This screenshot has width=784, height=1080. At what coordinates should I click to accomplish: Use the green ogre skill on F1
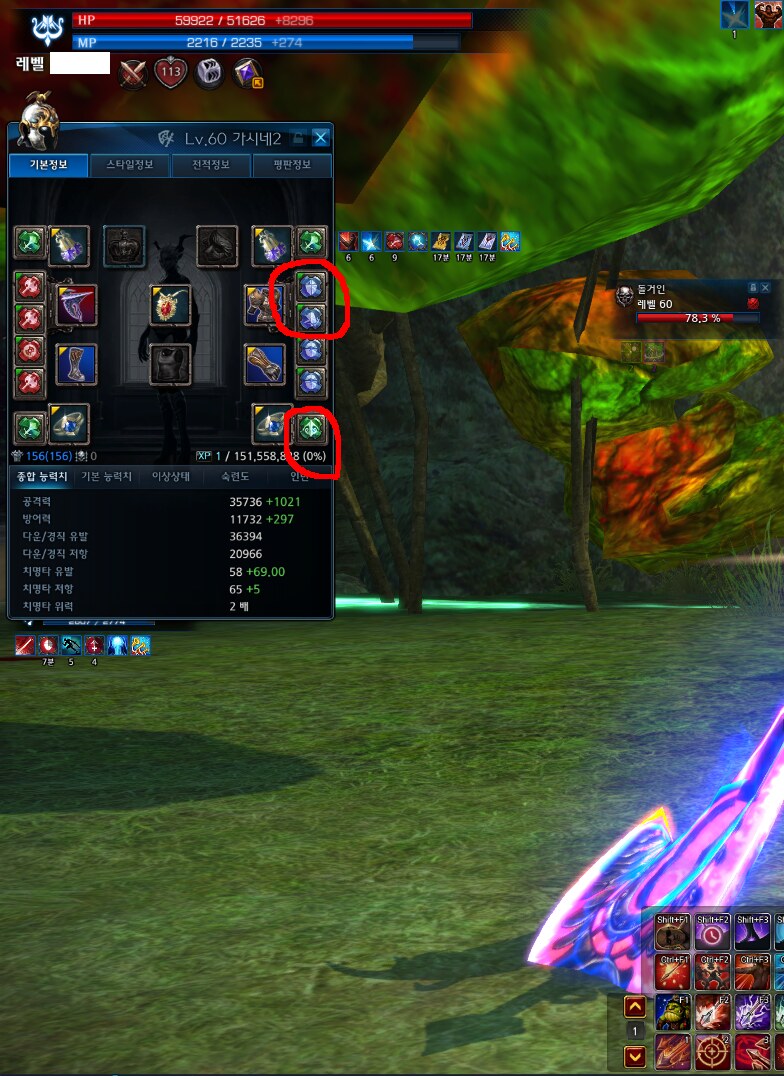[671, 1012]
